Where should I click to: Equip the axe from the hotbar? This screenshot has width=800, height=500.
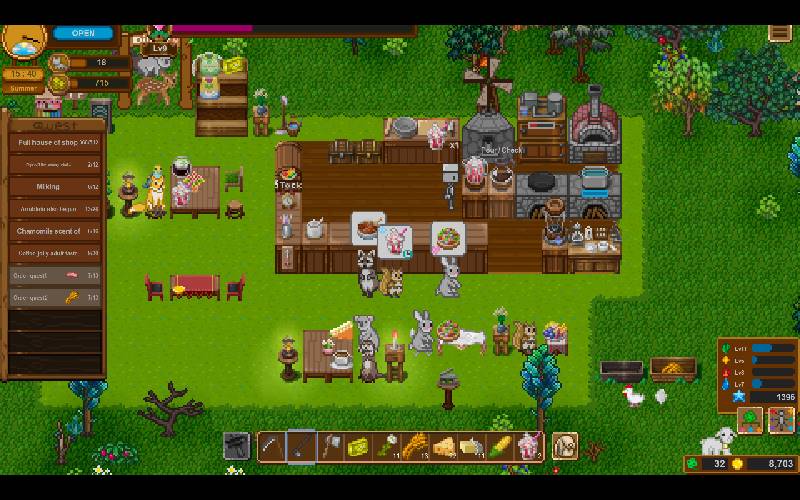click(x=330, y=446)
